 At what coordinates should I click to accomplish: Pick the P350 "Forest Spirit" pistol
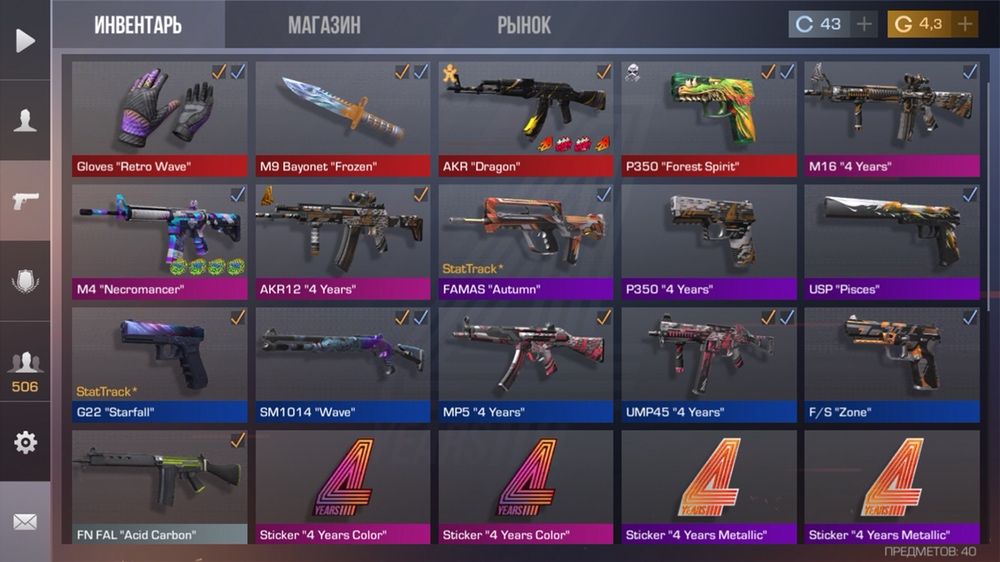click(709, 118)
